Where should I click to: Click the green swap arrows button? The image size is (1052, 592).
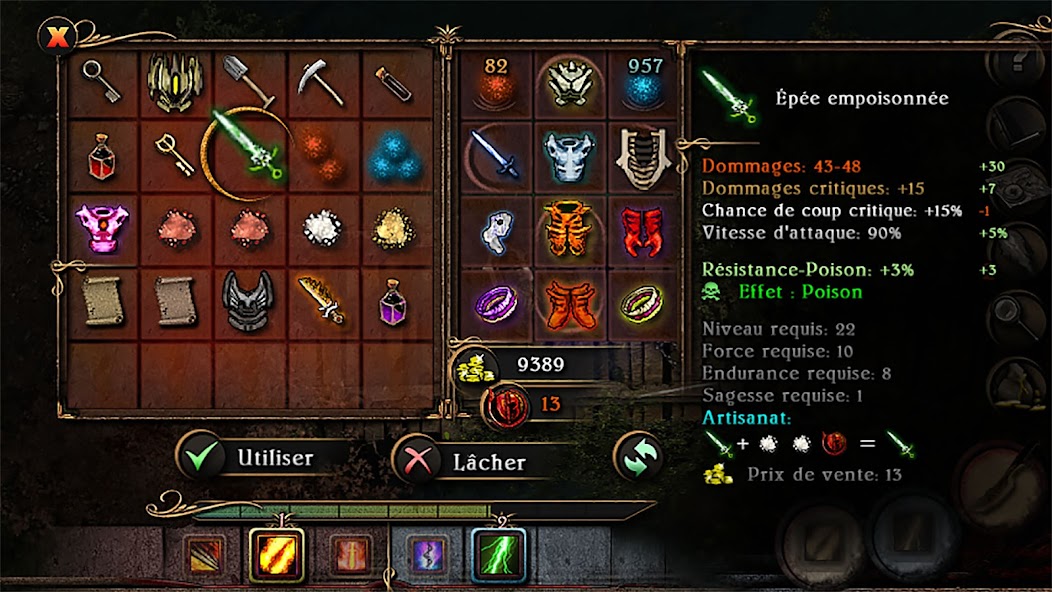coord(638,456)
